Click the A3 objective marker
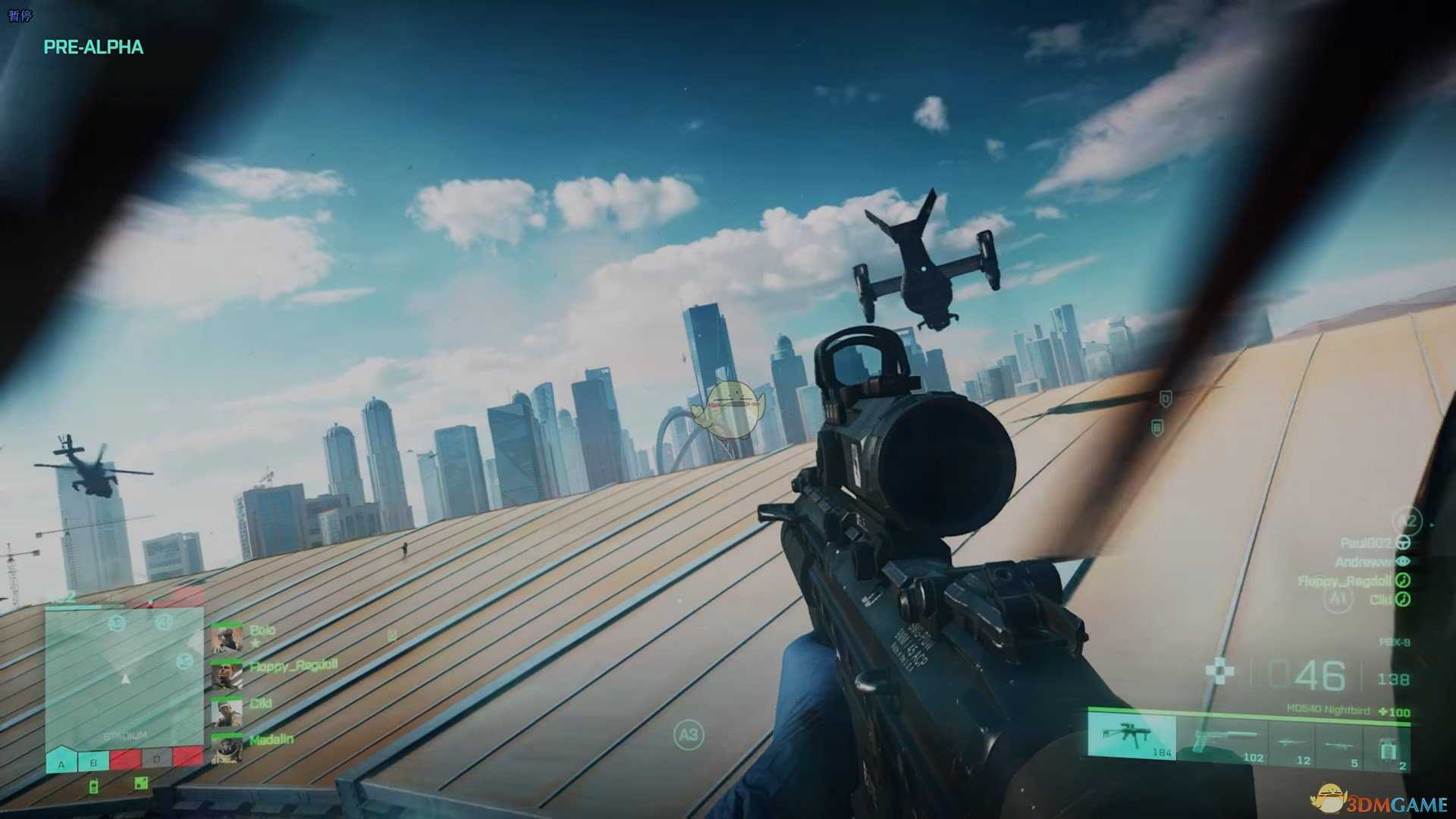1456x819 pixels. 689,734
